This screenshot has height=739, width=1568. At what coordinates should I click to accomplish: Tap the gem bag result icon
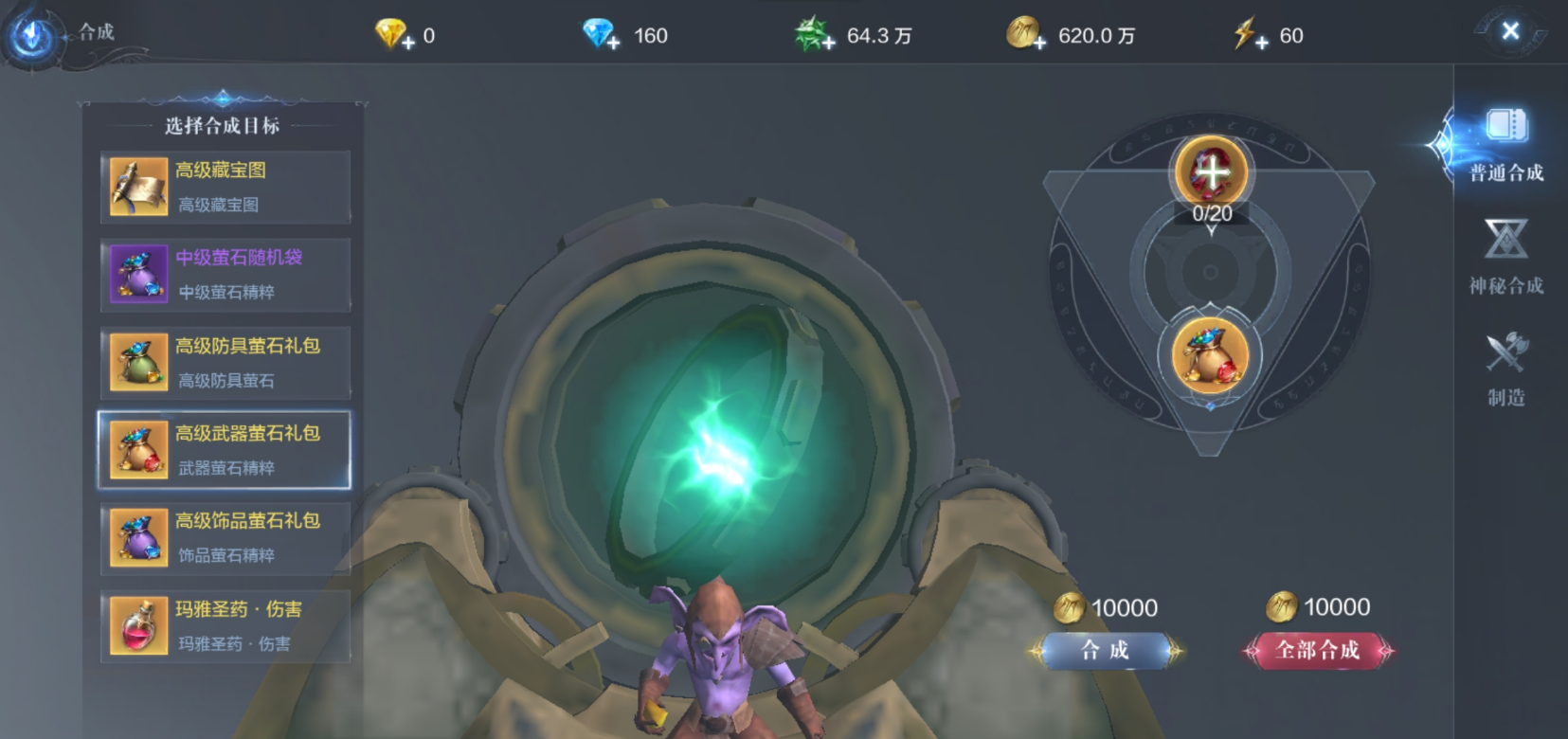click(x=1210, y=355)
